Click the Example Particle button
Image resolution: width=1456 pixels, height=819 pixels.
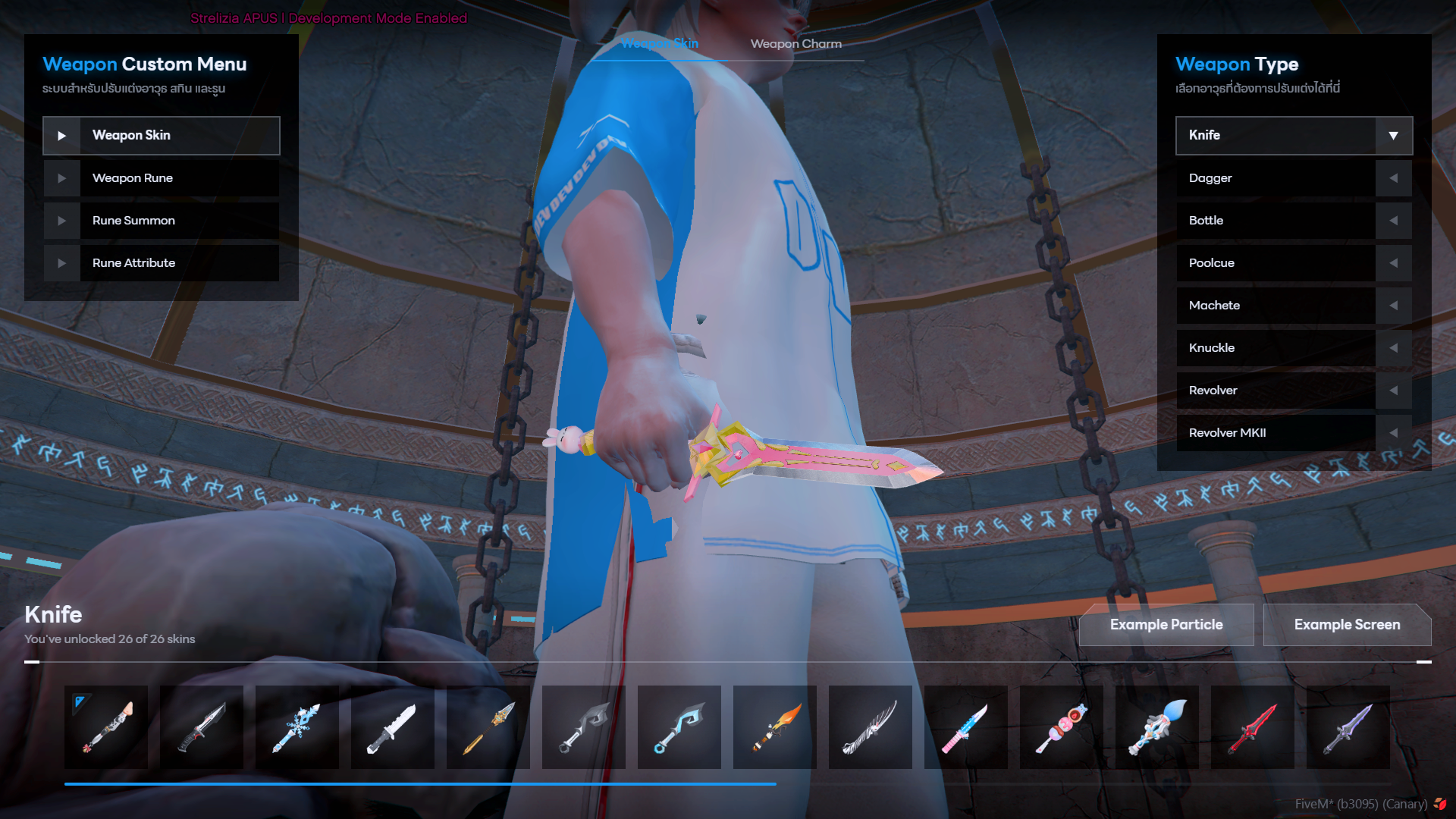[1166, 624]
